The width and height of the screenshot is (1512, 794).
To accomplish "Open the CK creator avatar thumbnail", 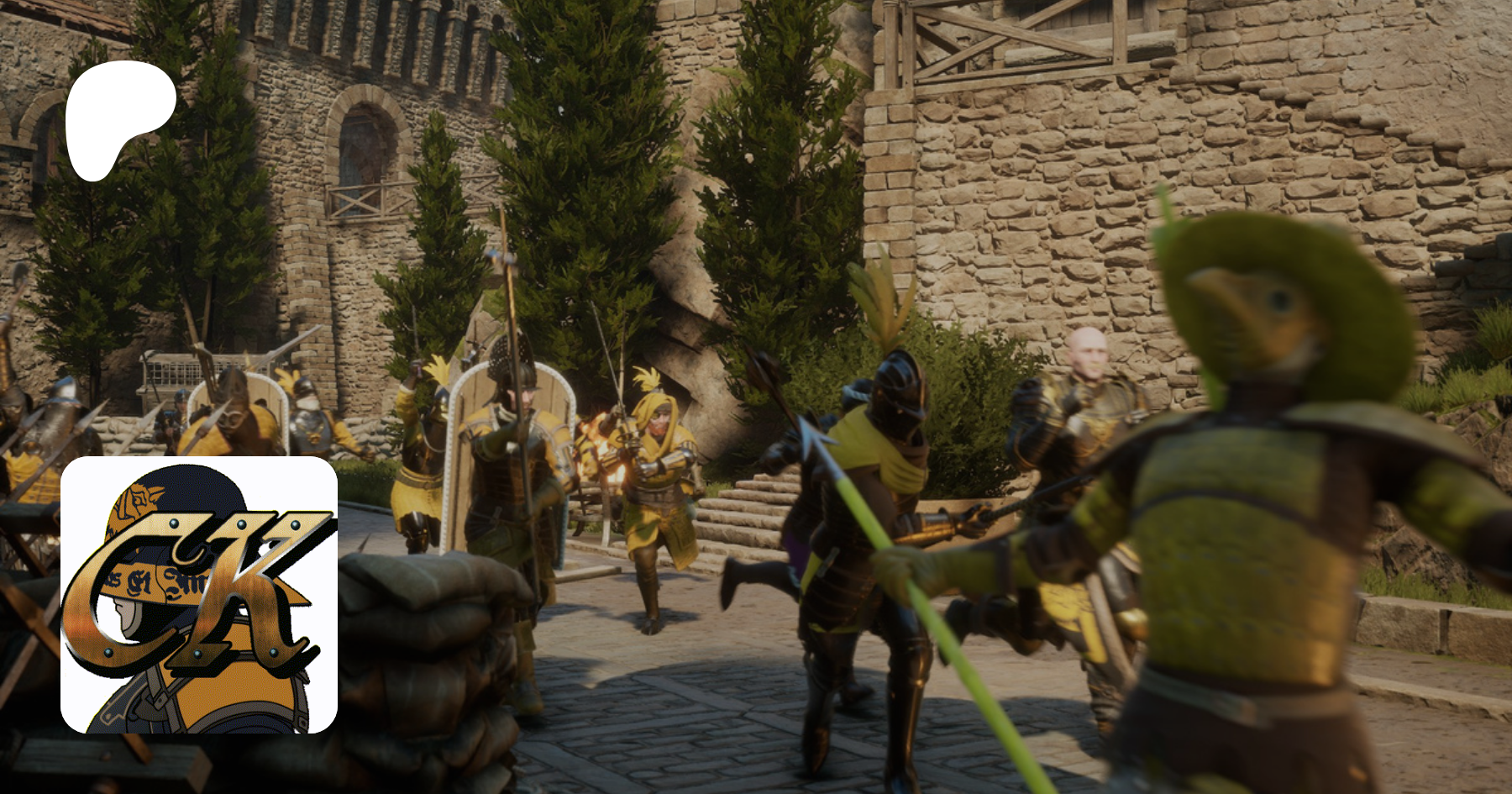I will tap(199, 594).
